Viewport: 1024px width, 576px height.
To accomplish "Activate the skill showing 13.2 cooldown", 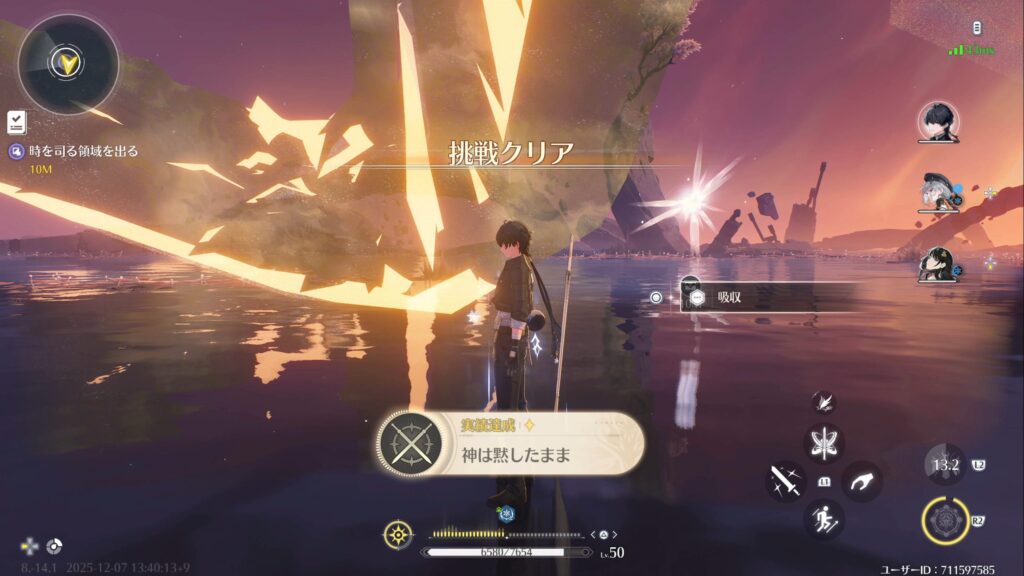I will (x=945, y=465).
